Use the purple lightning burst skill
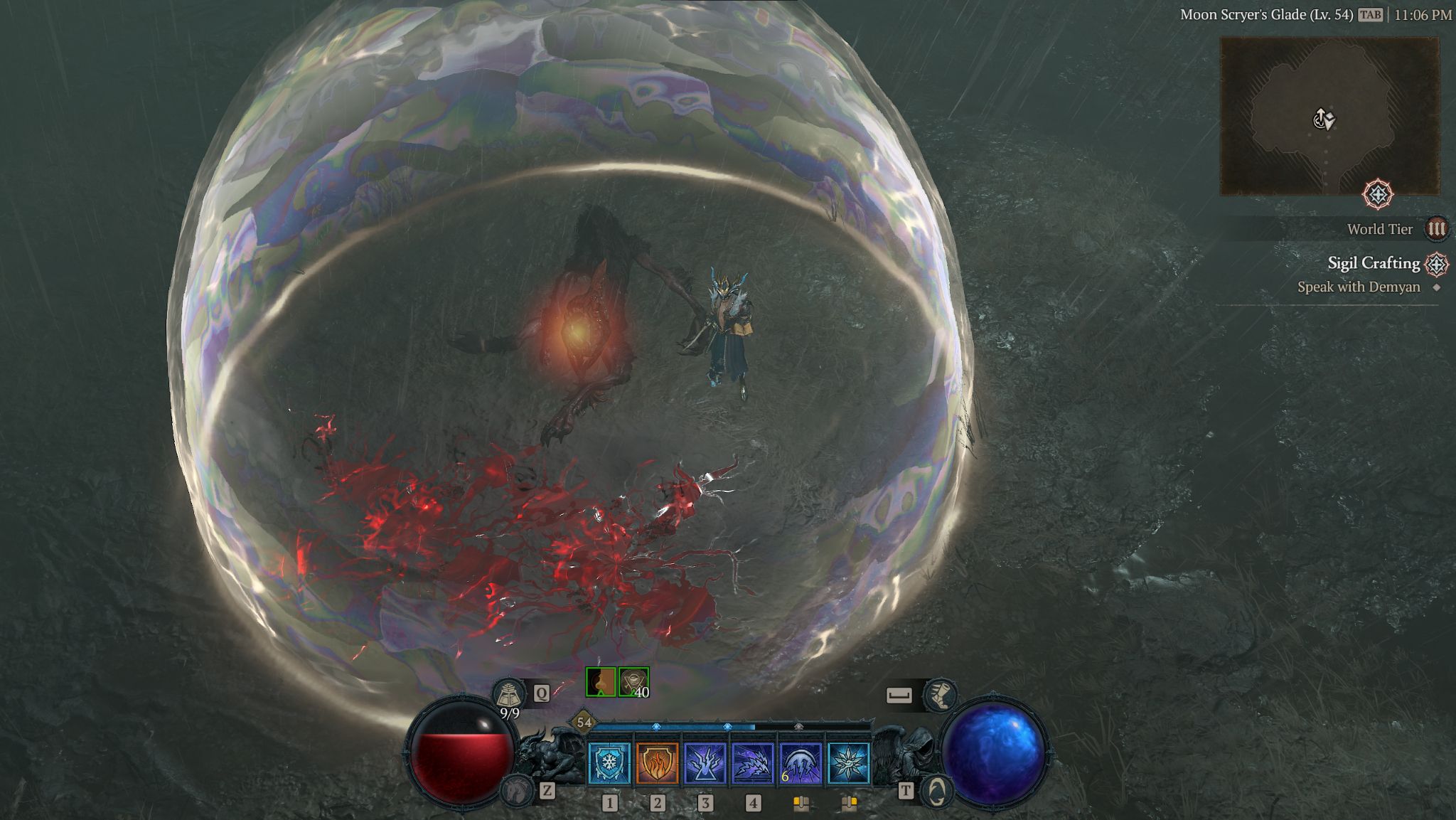 click(705, 763)
